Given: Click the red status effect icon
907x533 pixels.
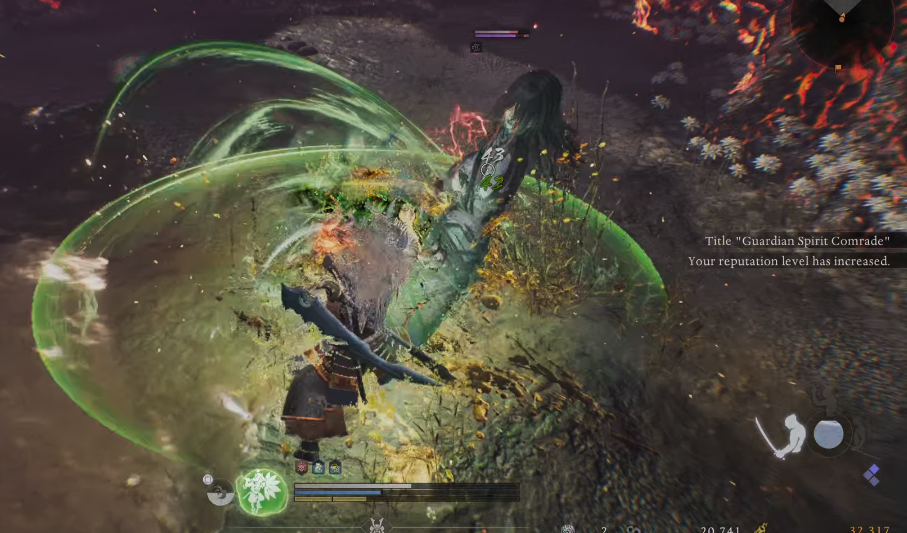Looking at the screenshot, I should click(x=300, y=467).
